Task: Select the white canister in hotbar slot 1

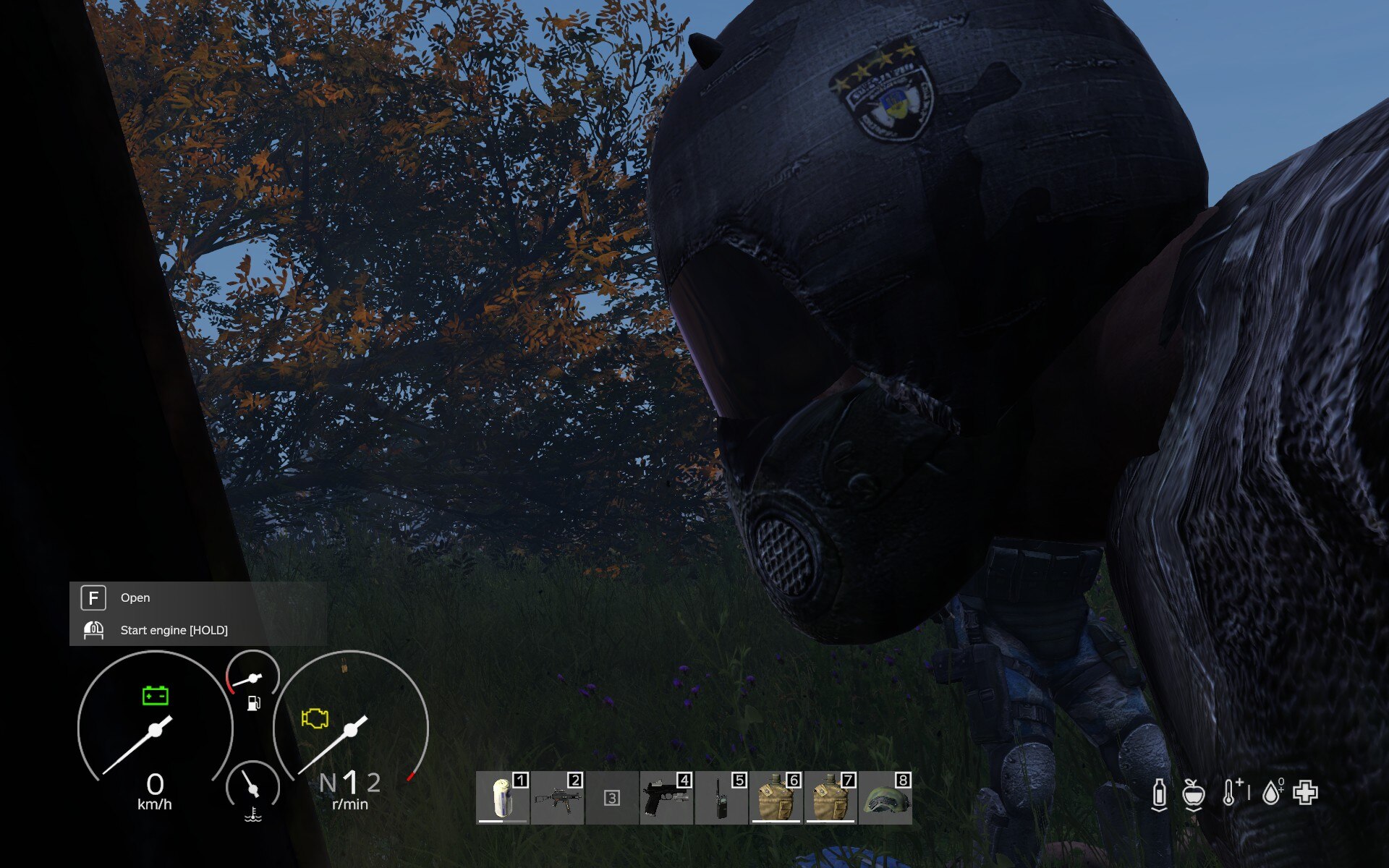Action: click(503, 798)
